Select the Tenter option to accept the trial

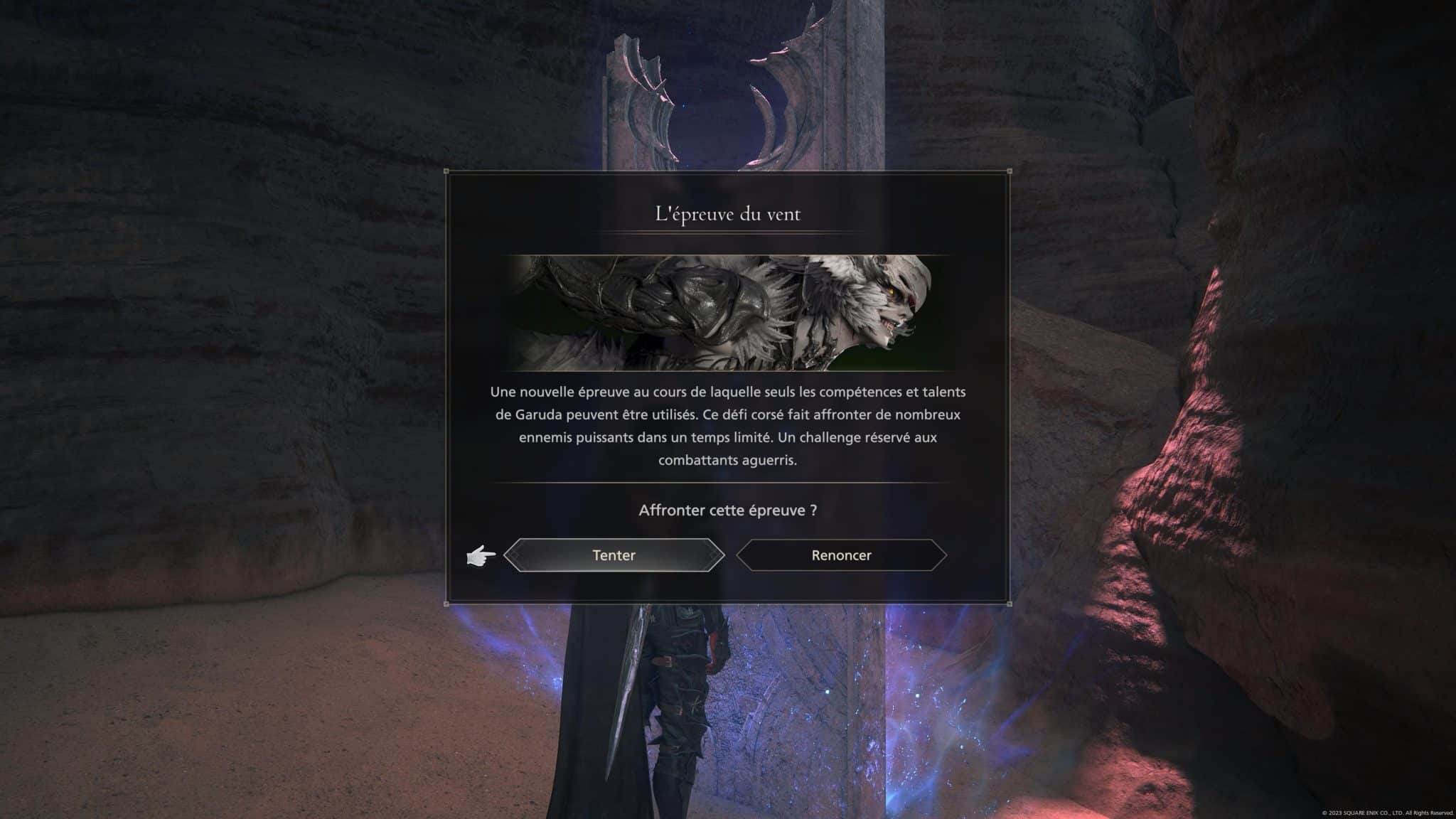(x=614, y=555)
